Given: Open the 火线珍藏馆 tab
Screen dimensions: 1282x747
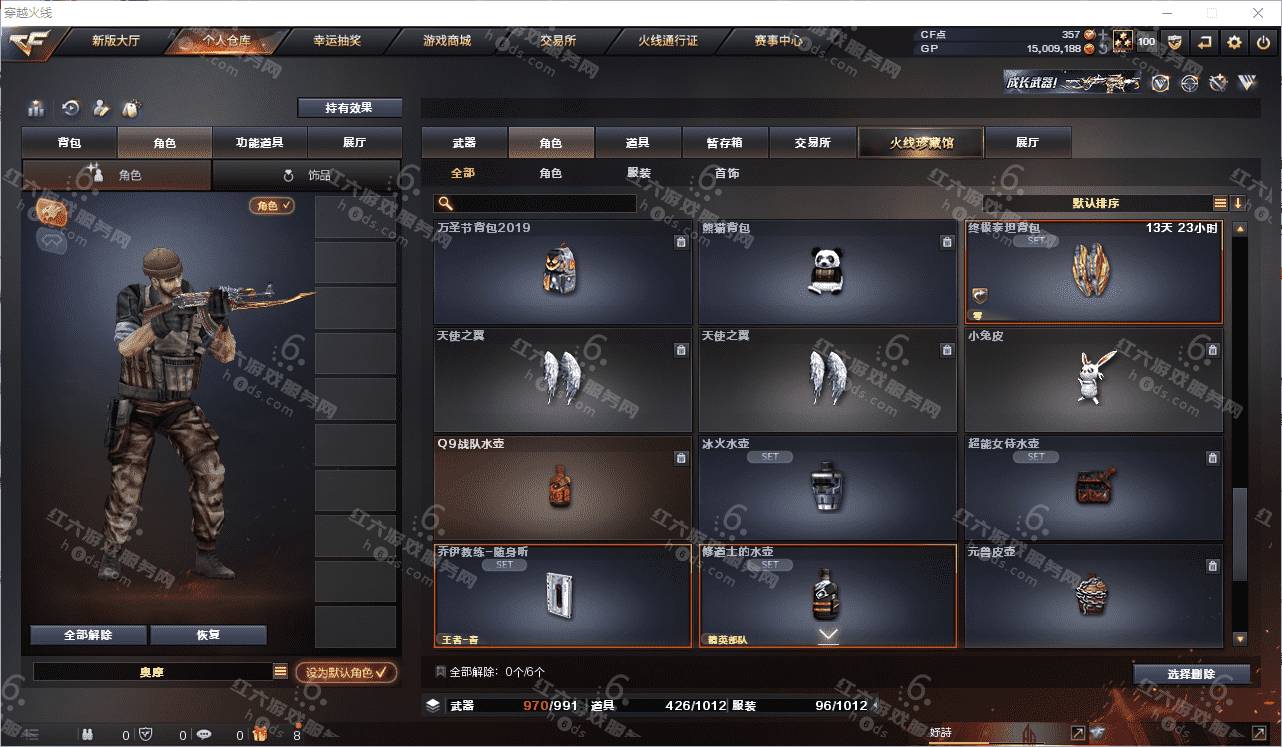Looking at the screenshot, I should [x=921, y=143].
